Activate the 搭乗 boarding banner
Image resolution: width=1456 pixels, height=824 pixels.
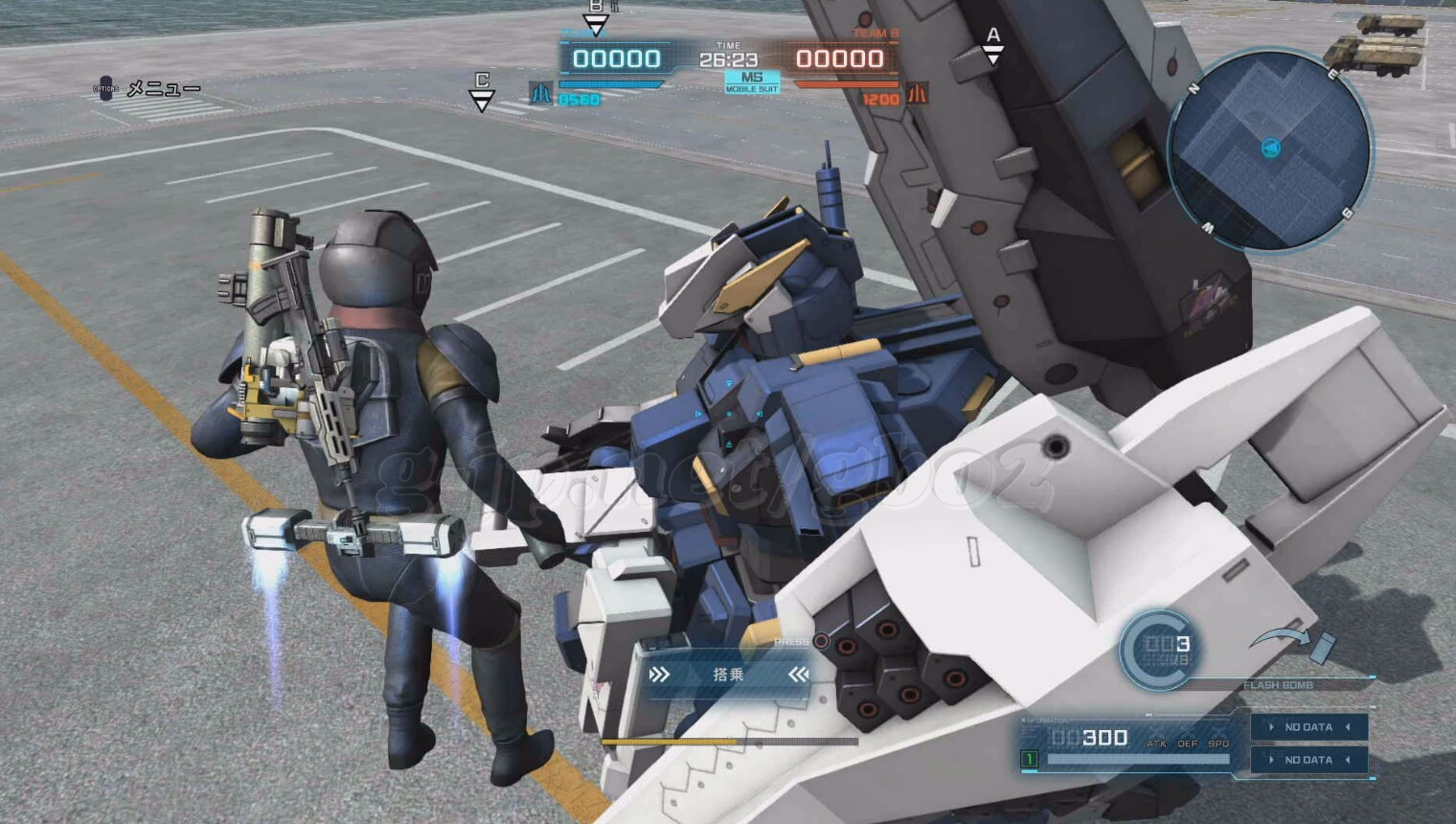[x=728, y=675]
